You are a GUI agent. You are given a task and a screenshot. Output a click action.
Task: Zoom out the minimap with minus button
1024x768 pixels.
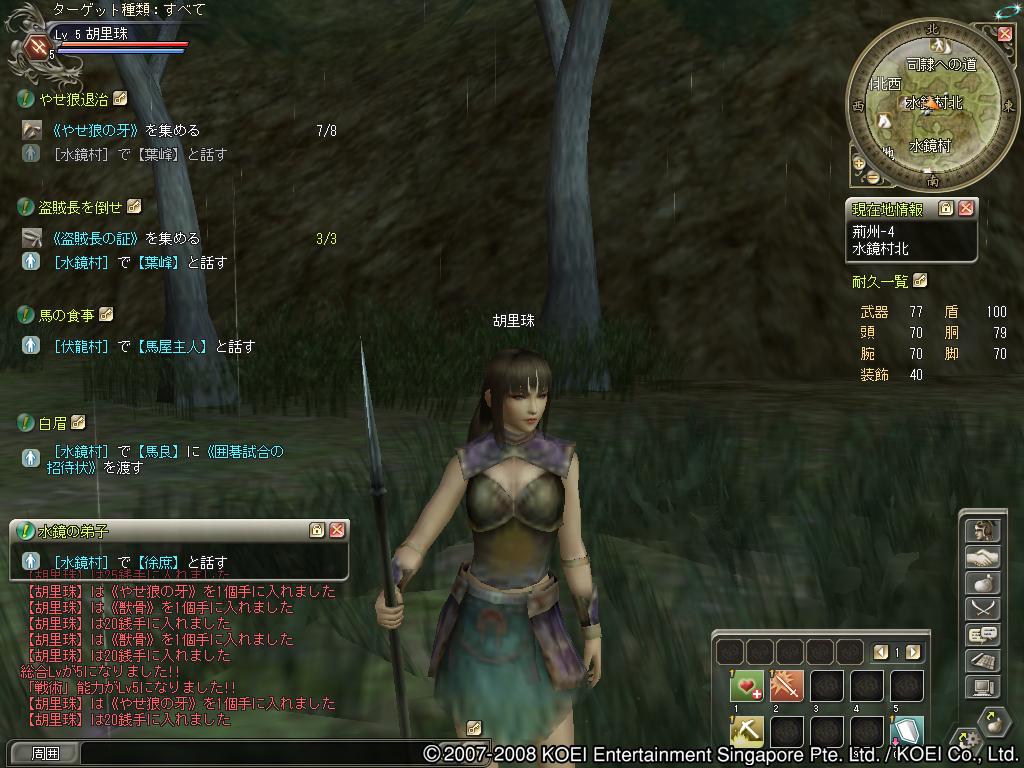coord(872,178)
